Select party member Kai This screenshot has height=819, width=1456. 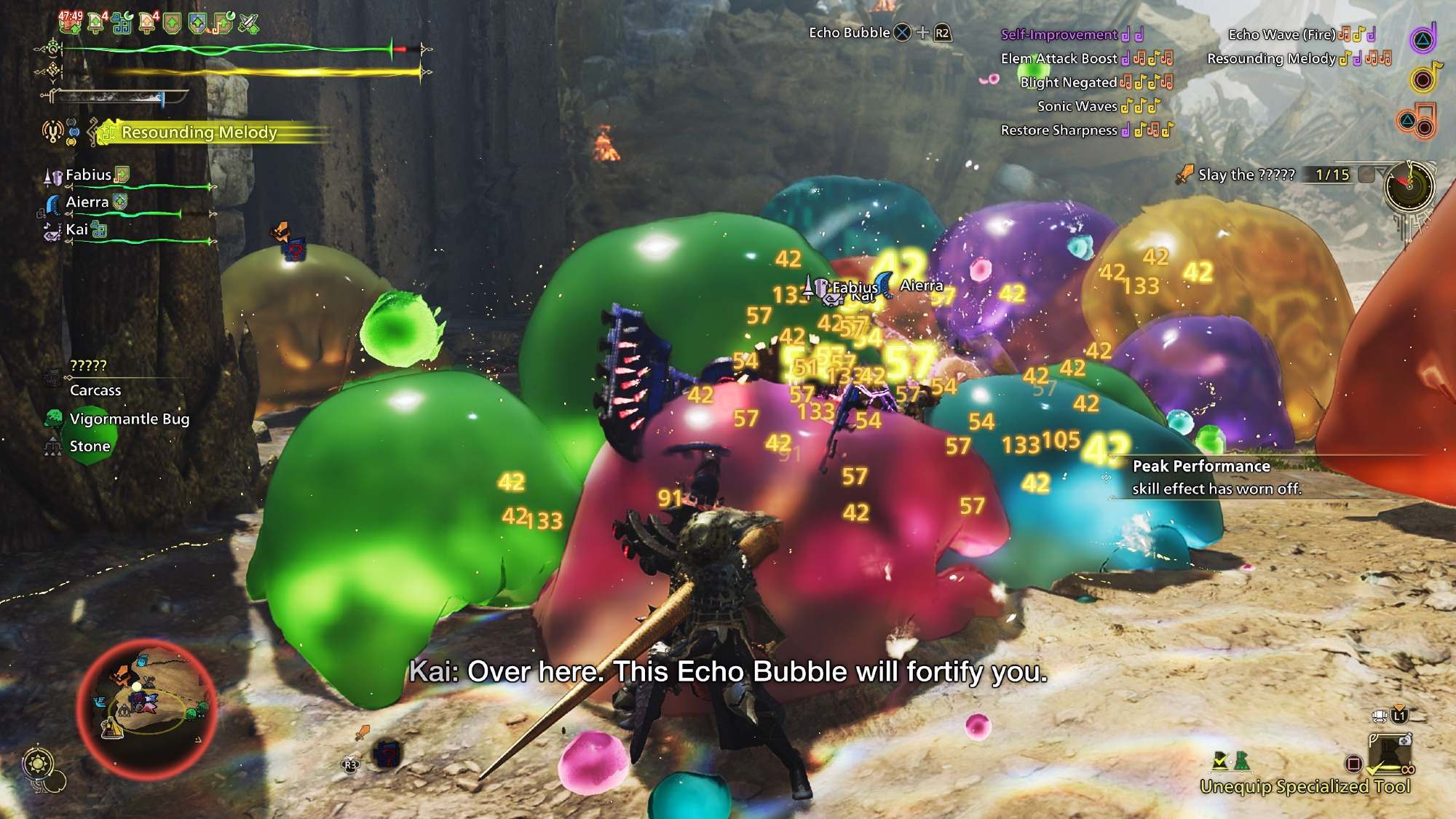76,229
